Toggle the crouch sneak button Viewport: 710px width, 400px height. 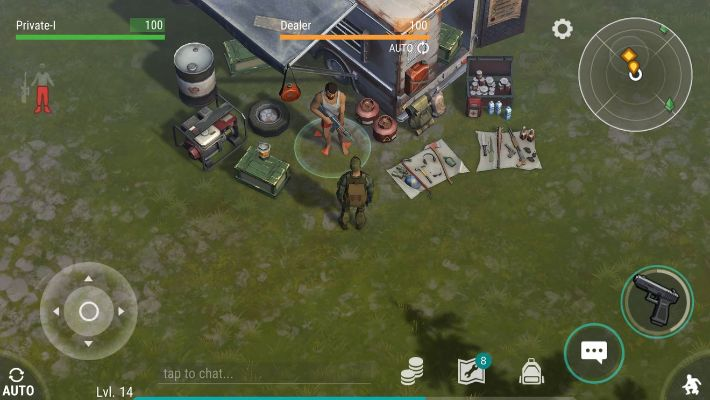(689, 383)
